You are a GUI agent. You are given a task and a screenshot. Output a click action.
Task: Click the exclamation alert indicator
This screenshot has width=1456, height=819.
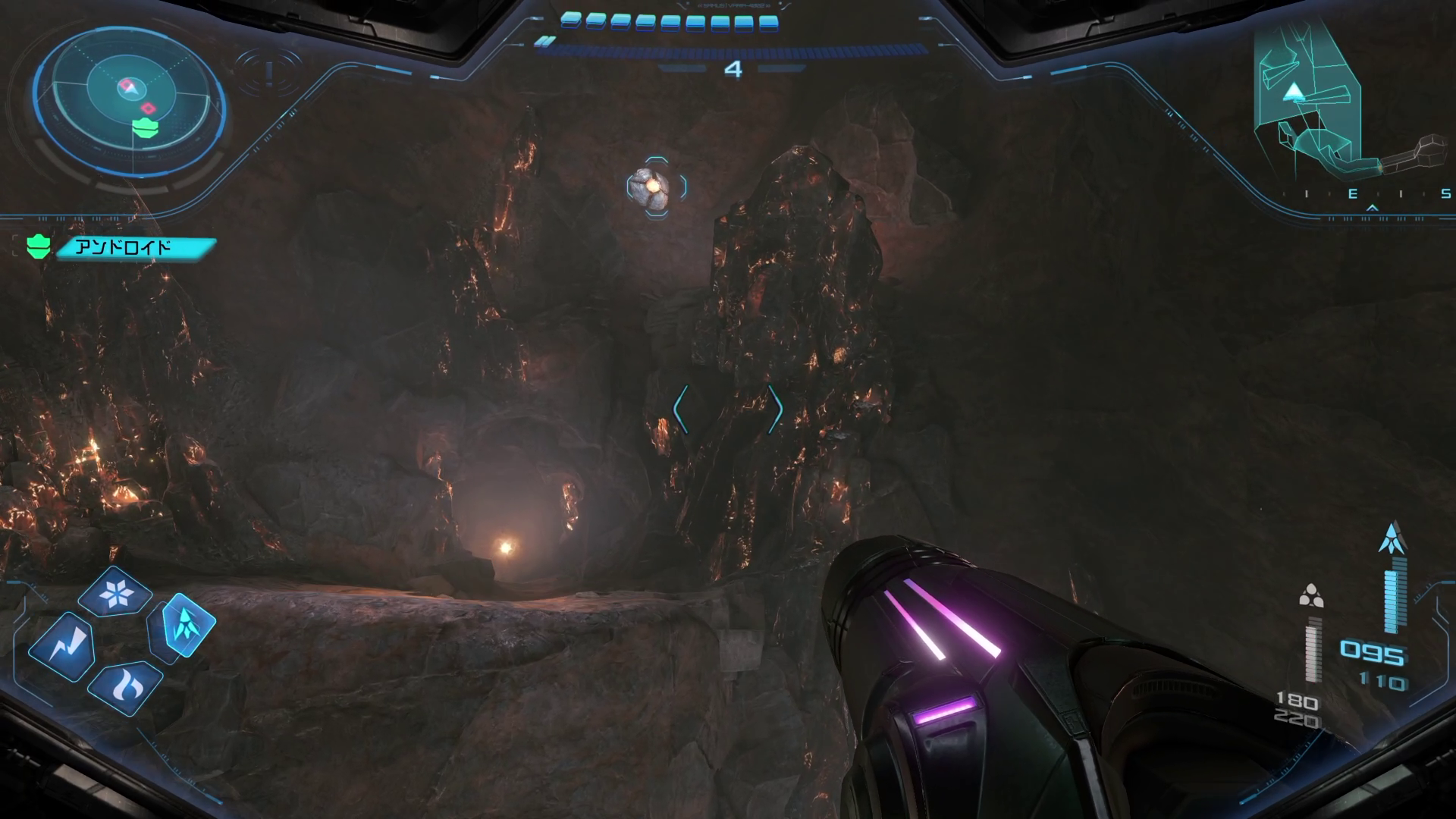point(268,72)
